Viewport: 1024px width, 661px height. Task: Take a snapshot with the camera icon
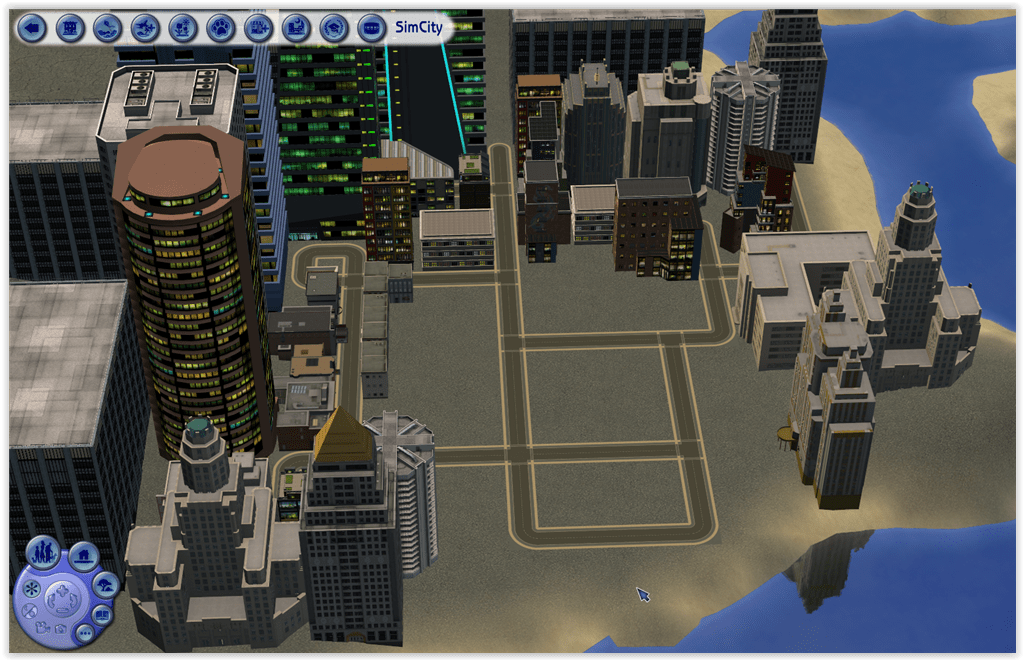[60, 629]
